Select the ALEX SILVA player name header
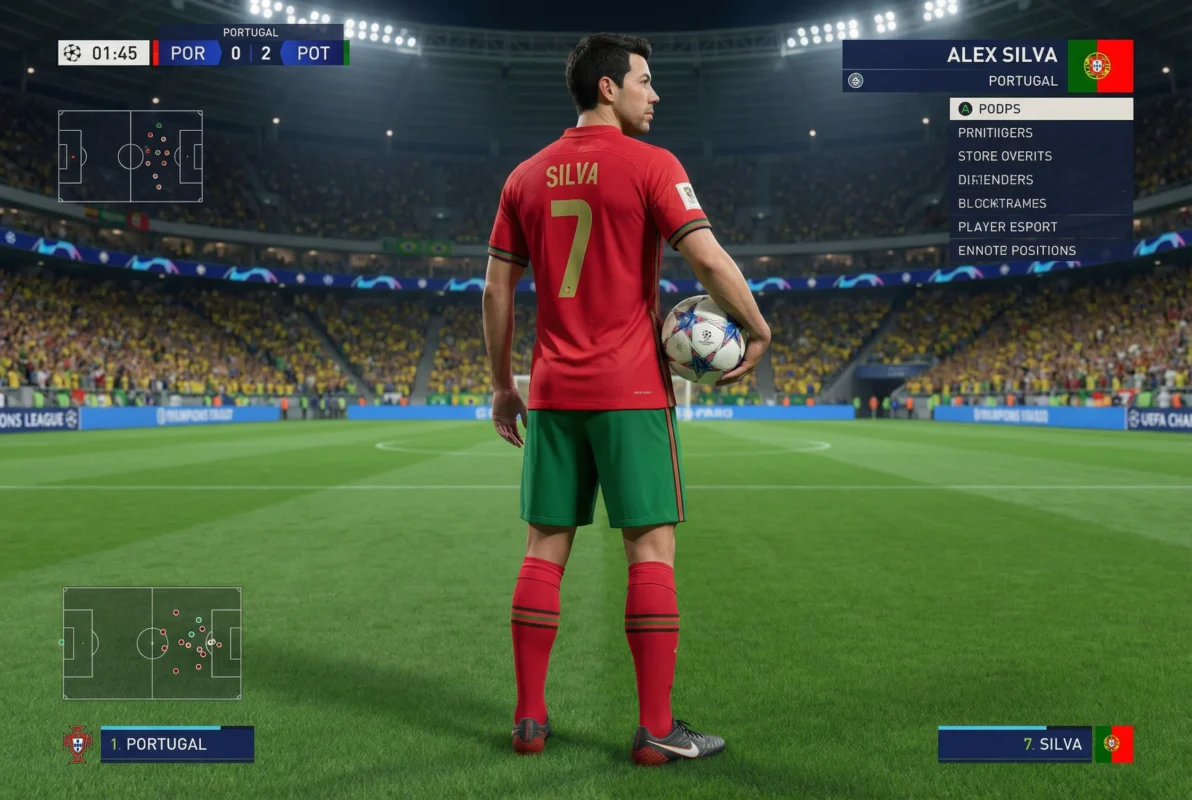 (1000, 55)
